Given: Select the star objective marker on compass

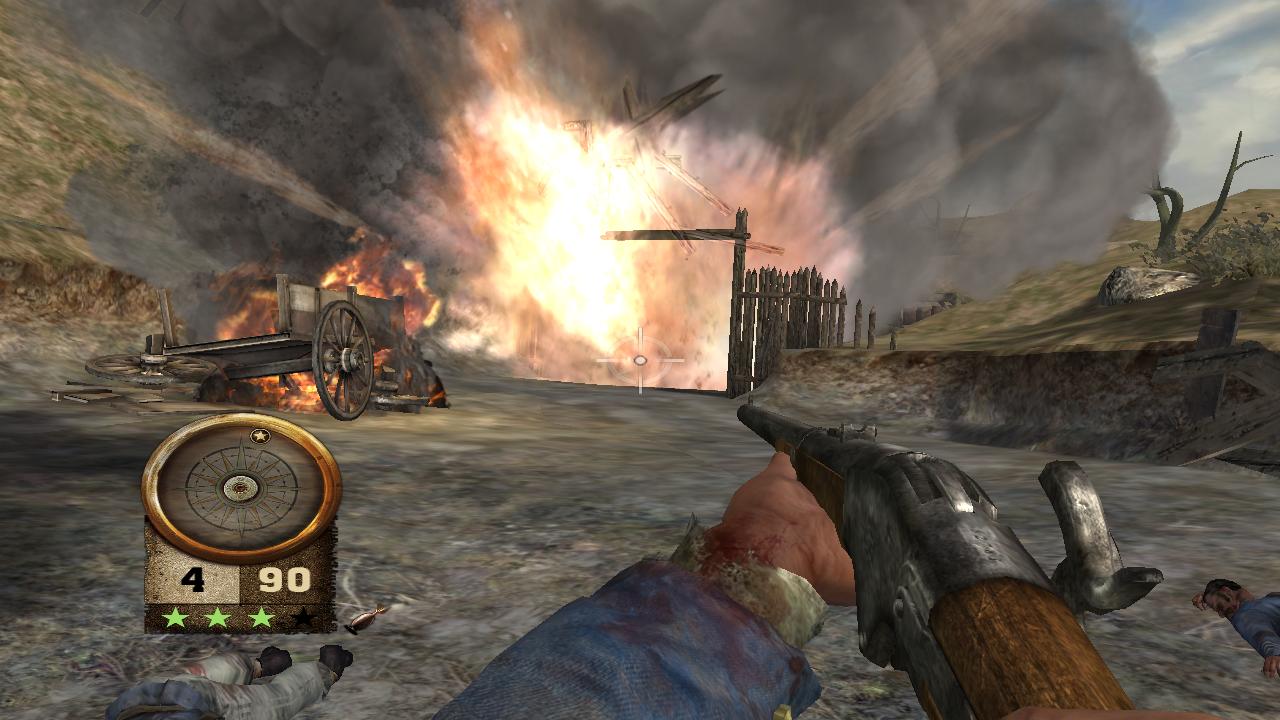Looking at the screenshot, I should pos(259,436).
